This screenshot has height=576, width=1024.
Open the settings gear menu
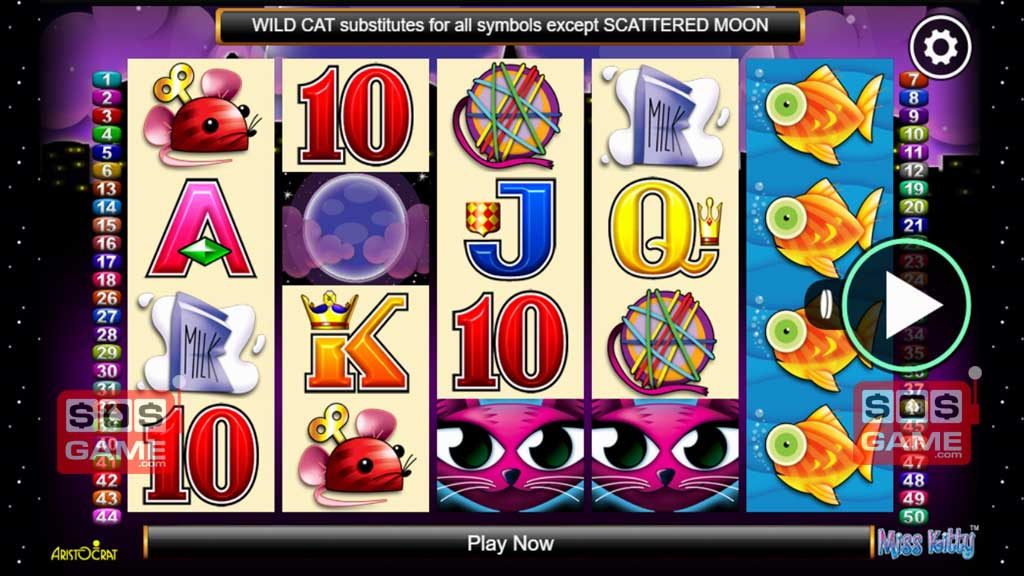pyautogui.click(x=940, y=46)
